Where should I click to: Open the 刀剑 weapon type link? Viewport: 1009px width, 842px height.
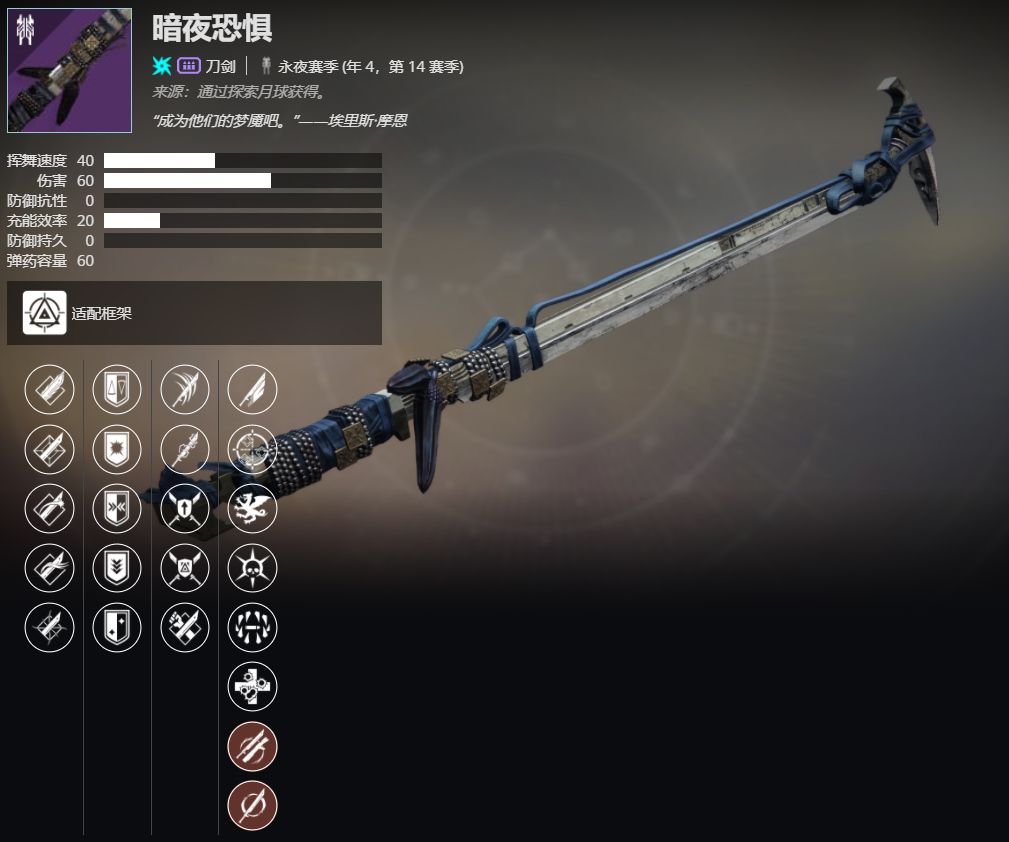220,66
